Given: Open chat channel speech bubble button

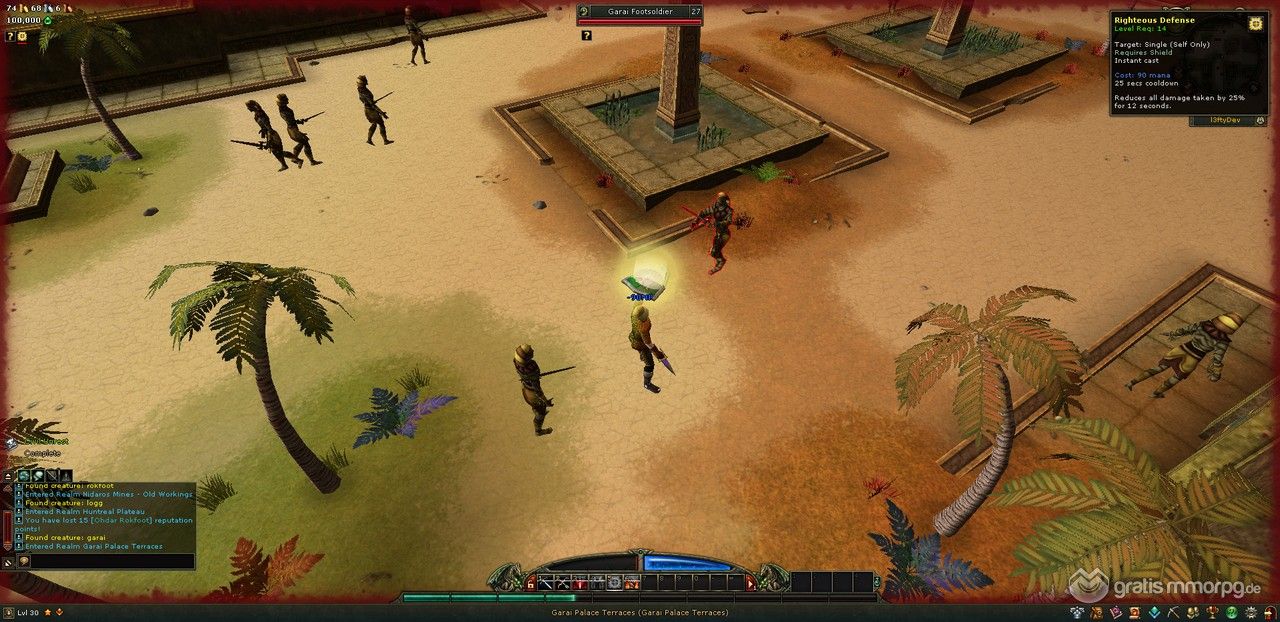Looking at the screenshot, I should coord(23,561).
